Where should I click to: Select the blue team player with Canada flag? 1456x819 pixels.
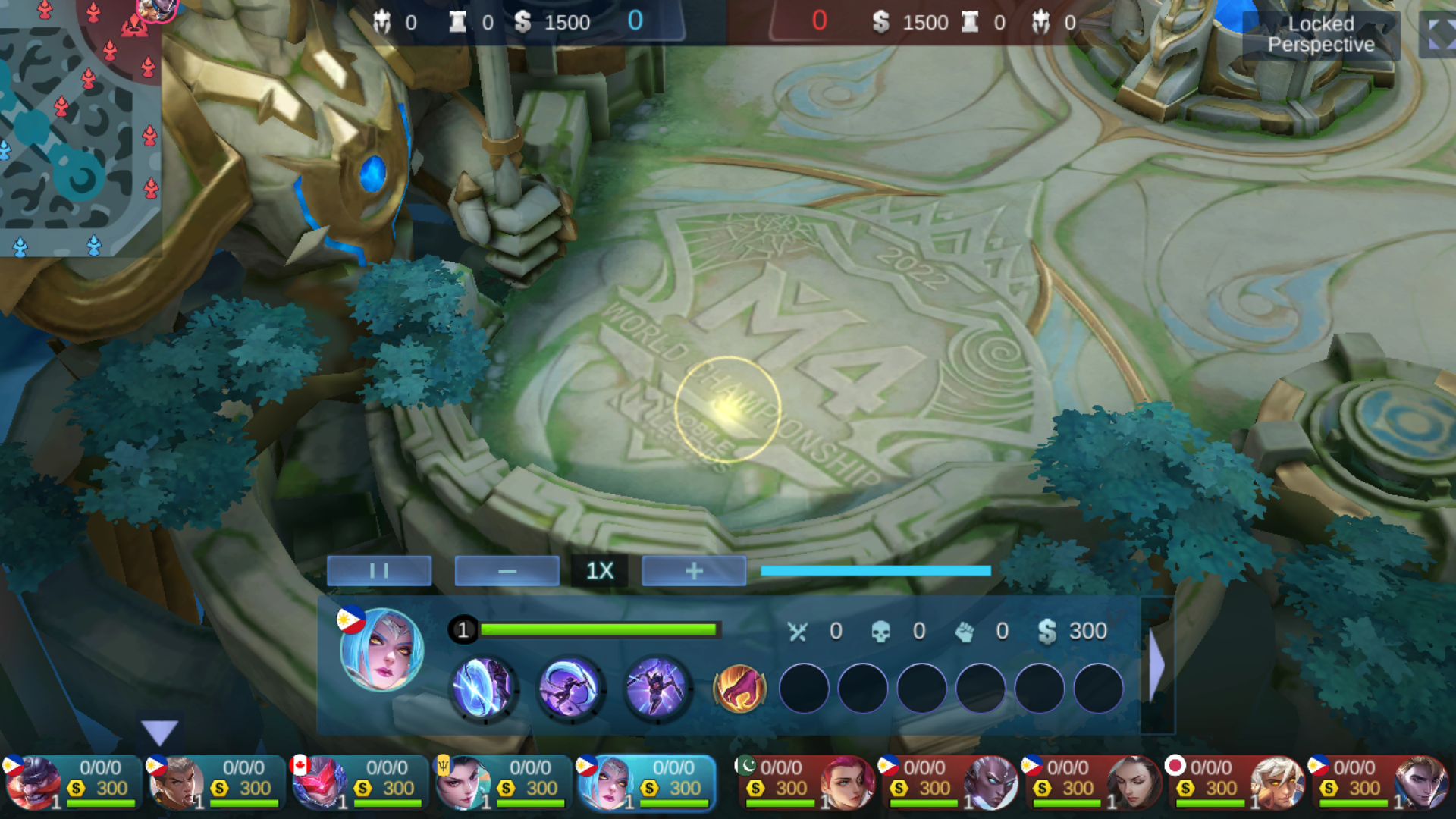(x=358, y=783)
